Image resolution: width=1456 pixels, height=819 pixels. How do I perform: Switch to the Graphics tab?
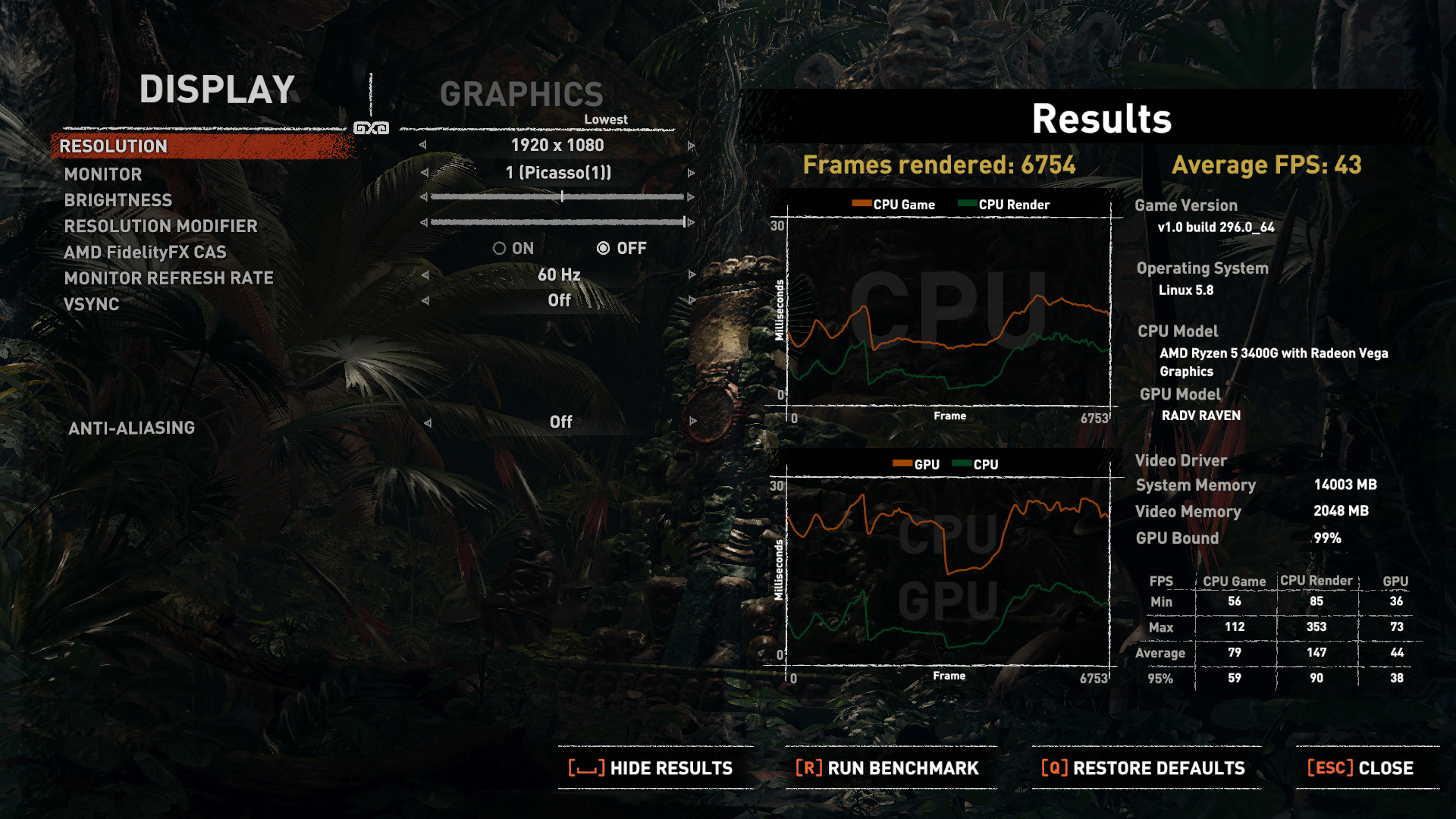pyautogui.click(x=522, y=95)
